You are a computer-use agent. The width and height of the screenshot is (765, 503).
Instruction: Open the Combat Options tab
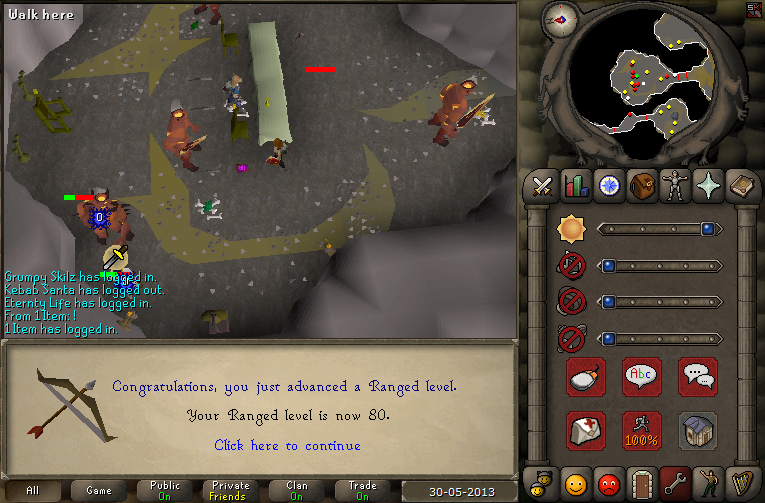pyautogui.click(x=542, y=186)
